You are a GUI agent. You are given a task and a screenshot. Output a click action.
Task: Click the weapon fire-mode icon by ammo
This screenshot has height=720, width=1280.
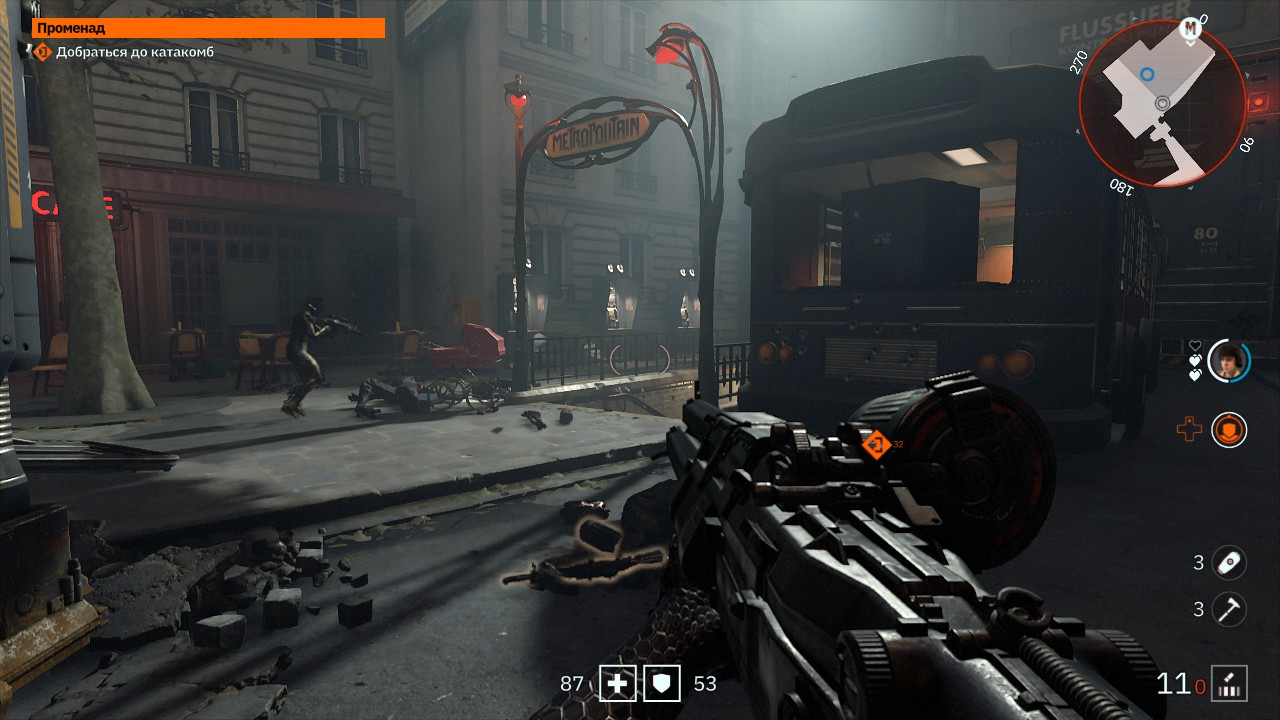(1229, 684)
